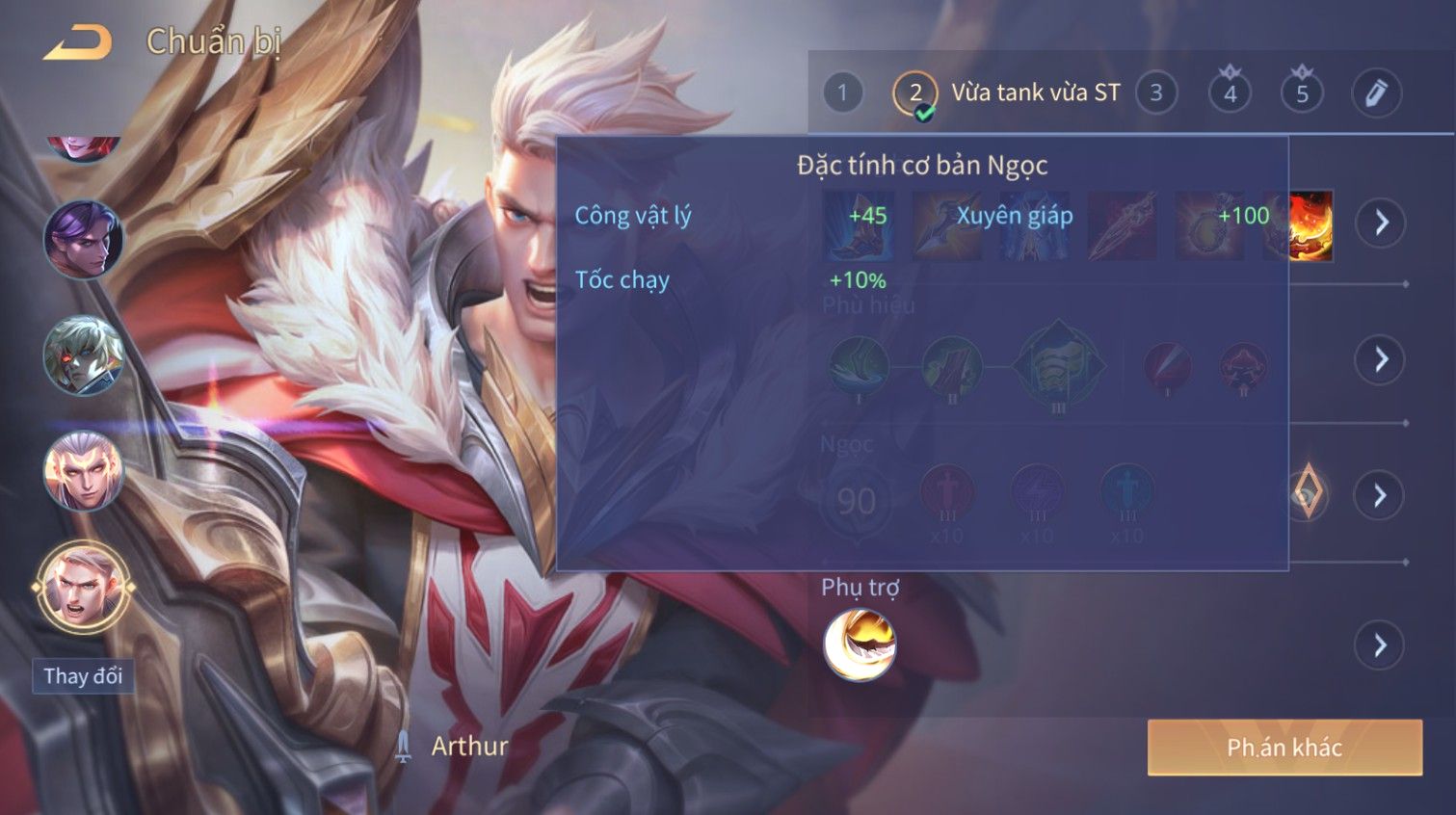Expand the equipment items row arrow
Viewport: 1456px width, 815px height.
pyautogui.click(x=1381, y=223)
